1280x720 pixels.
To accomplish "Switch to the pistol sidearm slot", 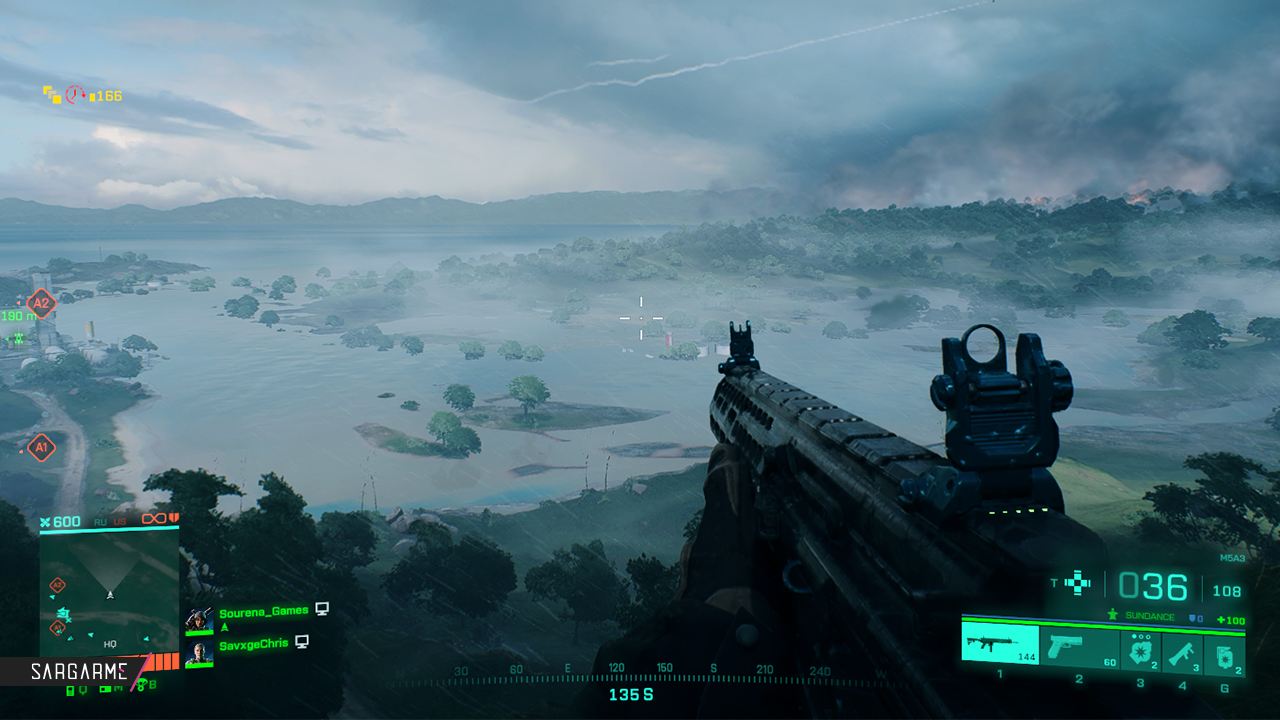I will pos(1079,648).
